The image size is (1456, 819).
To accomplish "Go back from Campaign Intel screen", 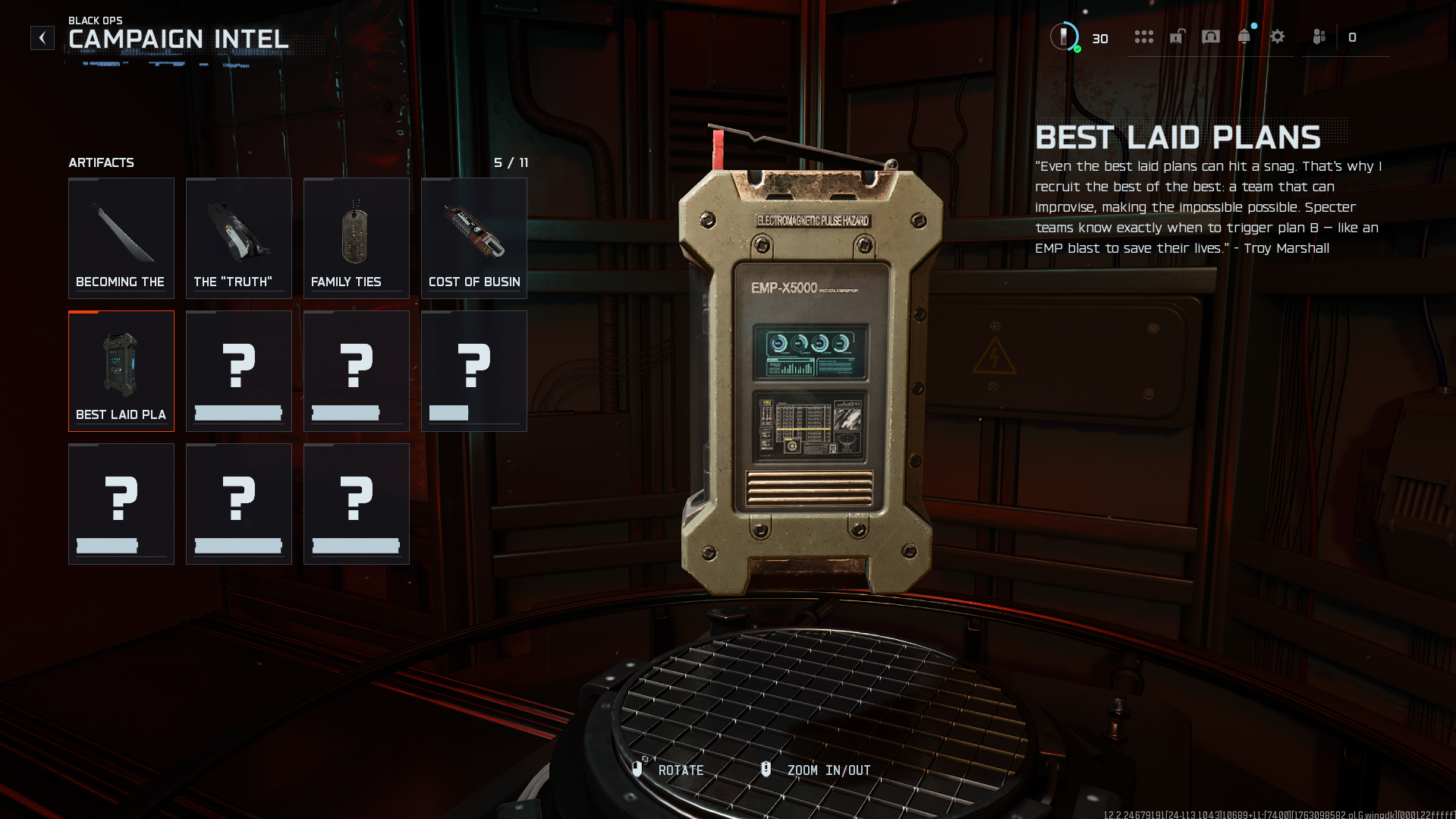I will pyautogui.click(x=42, y=38).
